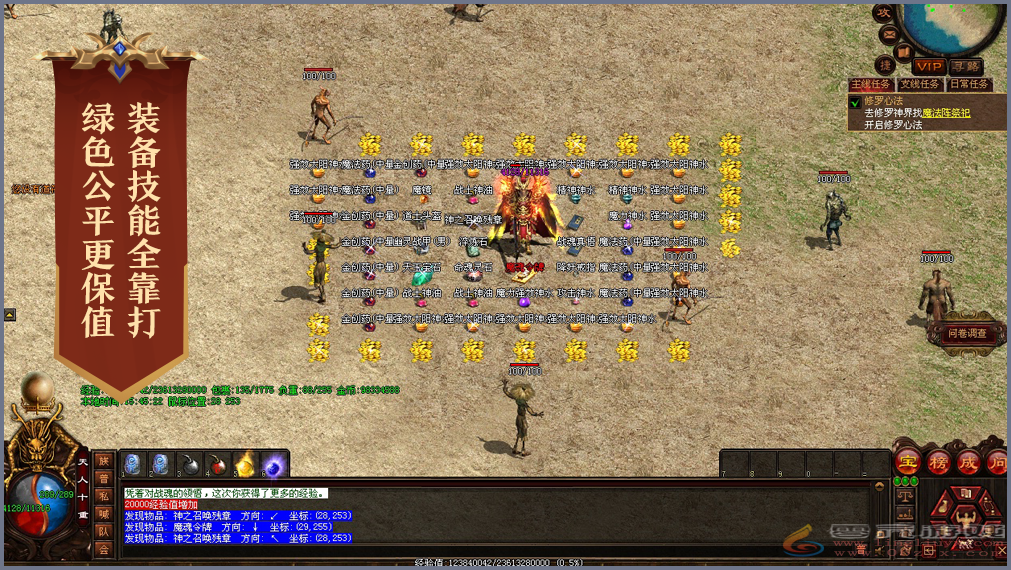The width and height of the screenshot is (1011, 570).
Task: Open the 榜 ranking round button
Action: (938, 462)
